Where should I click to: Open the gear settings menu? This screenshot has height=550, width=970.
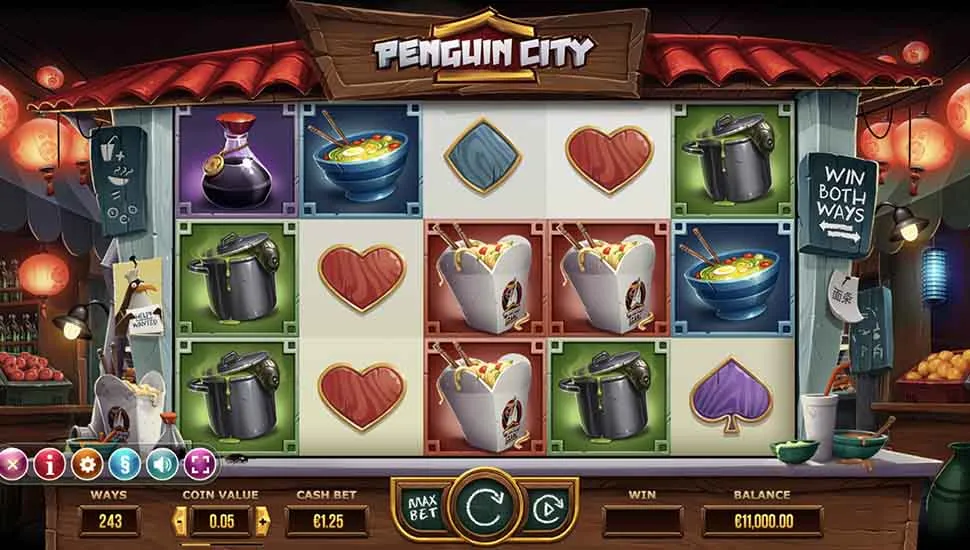(86, 464)
